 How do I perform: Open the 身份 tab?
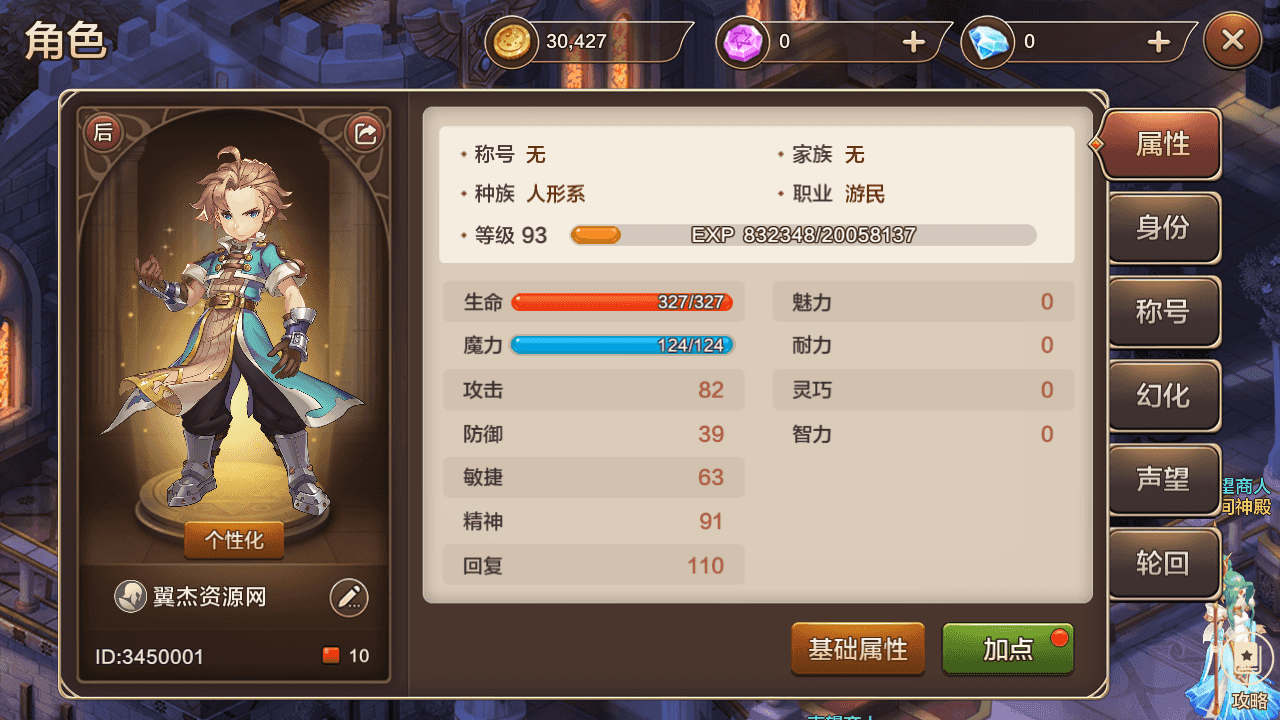coord(1163,228)
